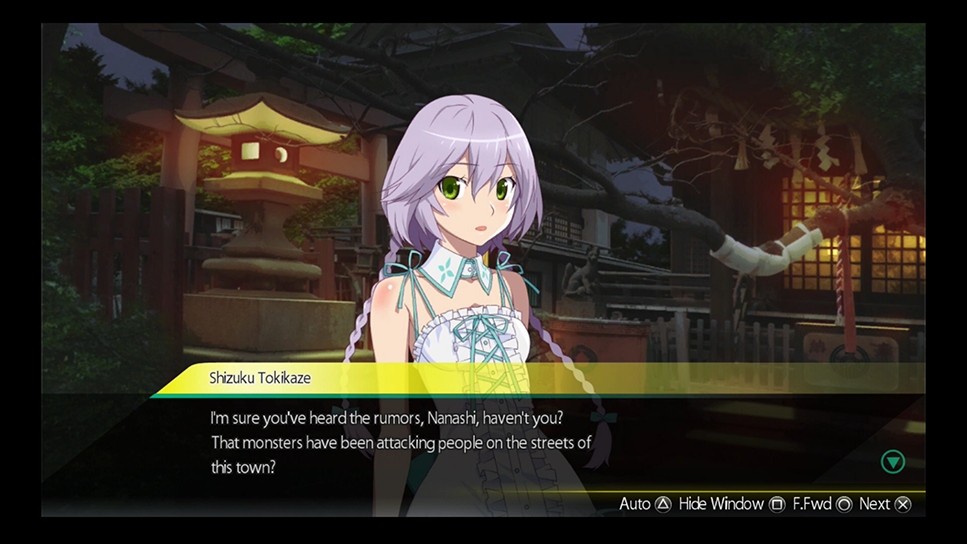Activate F.Fwd to fast-forward the dialogue
The width and height of the screenshot is (967, 544).
tap(822, 504)
